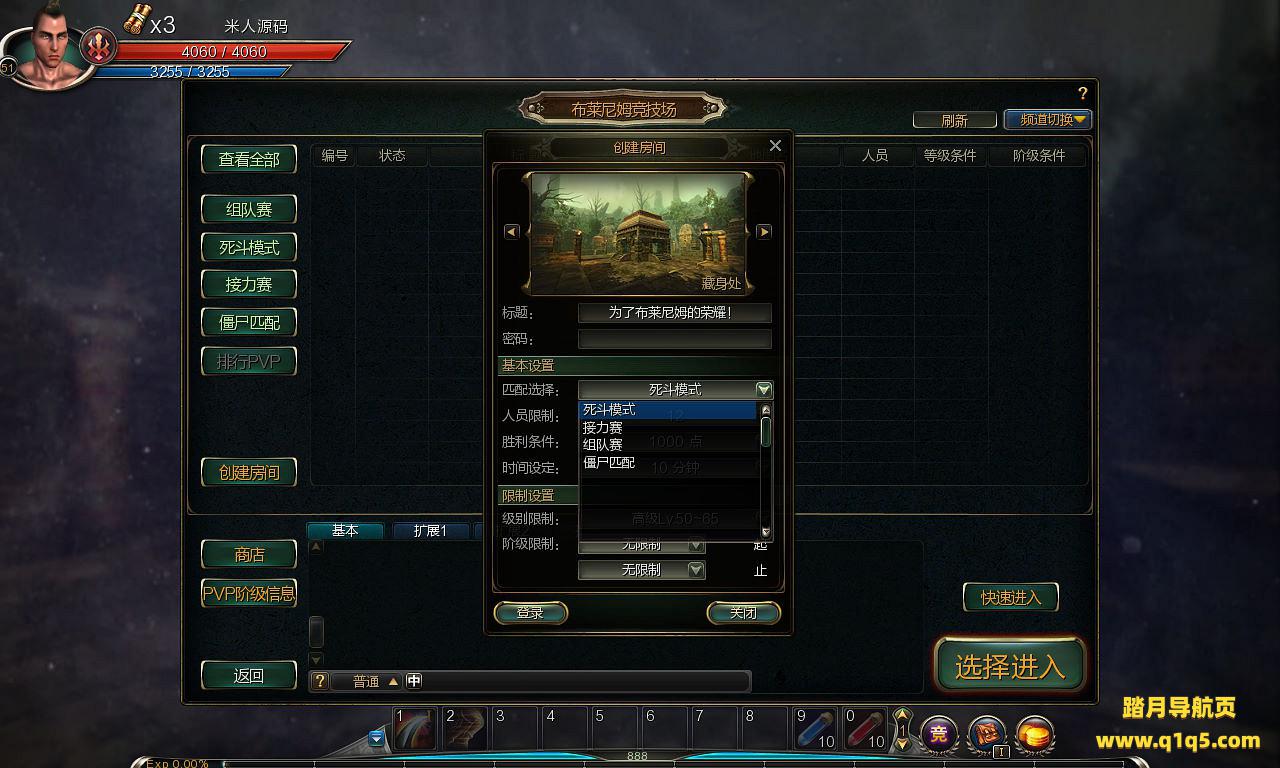Image resolution: width=1280 pixels, height=768 pixels.
Task: Click the 登录 confirm button
Action: (x=530, y=613)
